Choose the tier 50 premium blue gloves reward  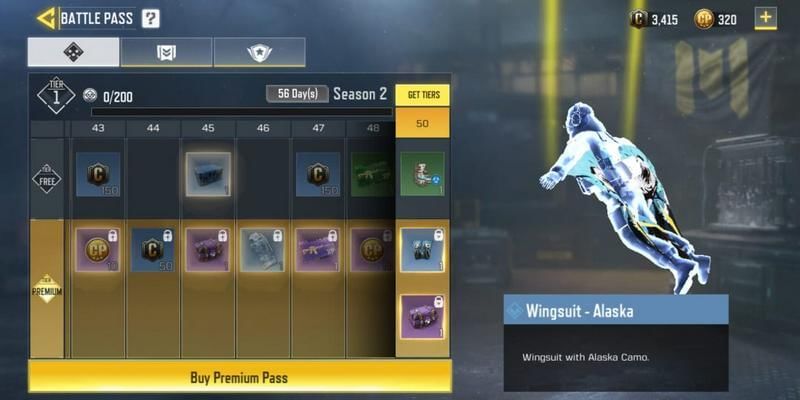pos(422,250)
